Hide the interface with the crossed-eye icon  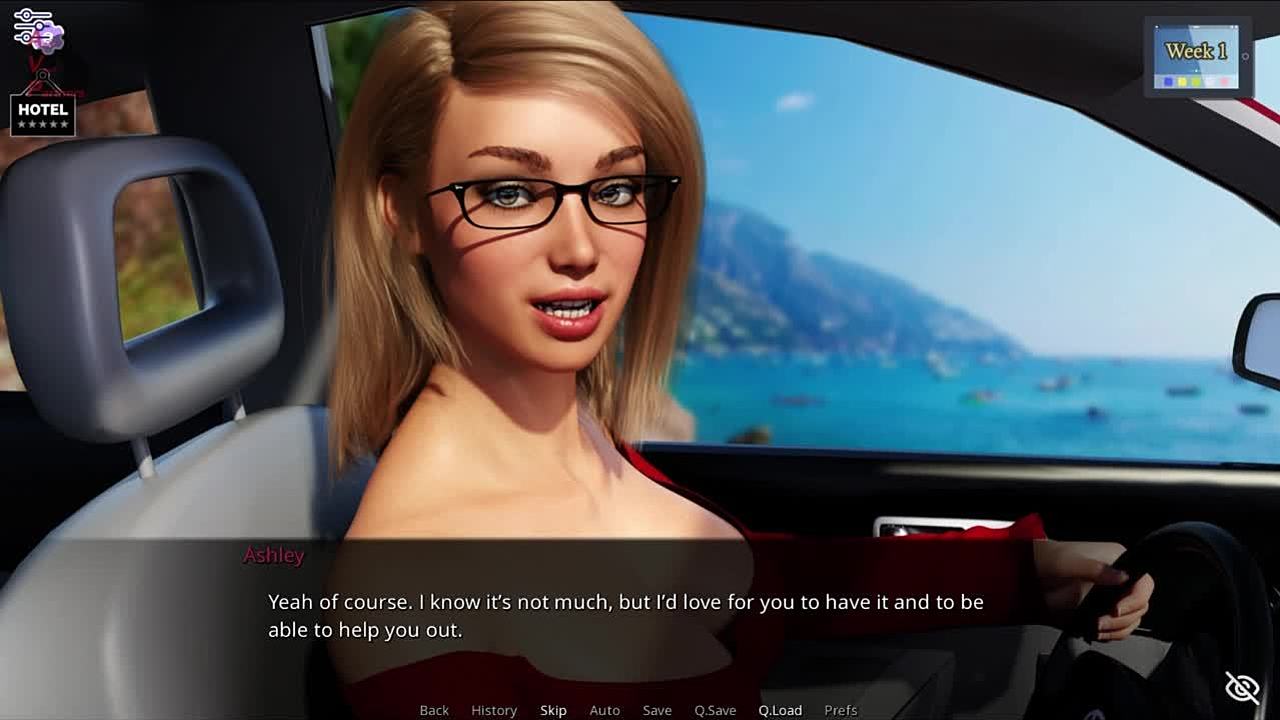click(x=1243, y=687)
